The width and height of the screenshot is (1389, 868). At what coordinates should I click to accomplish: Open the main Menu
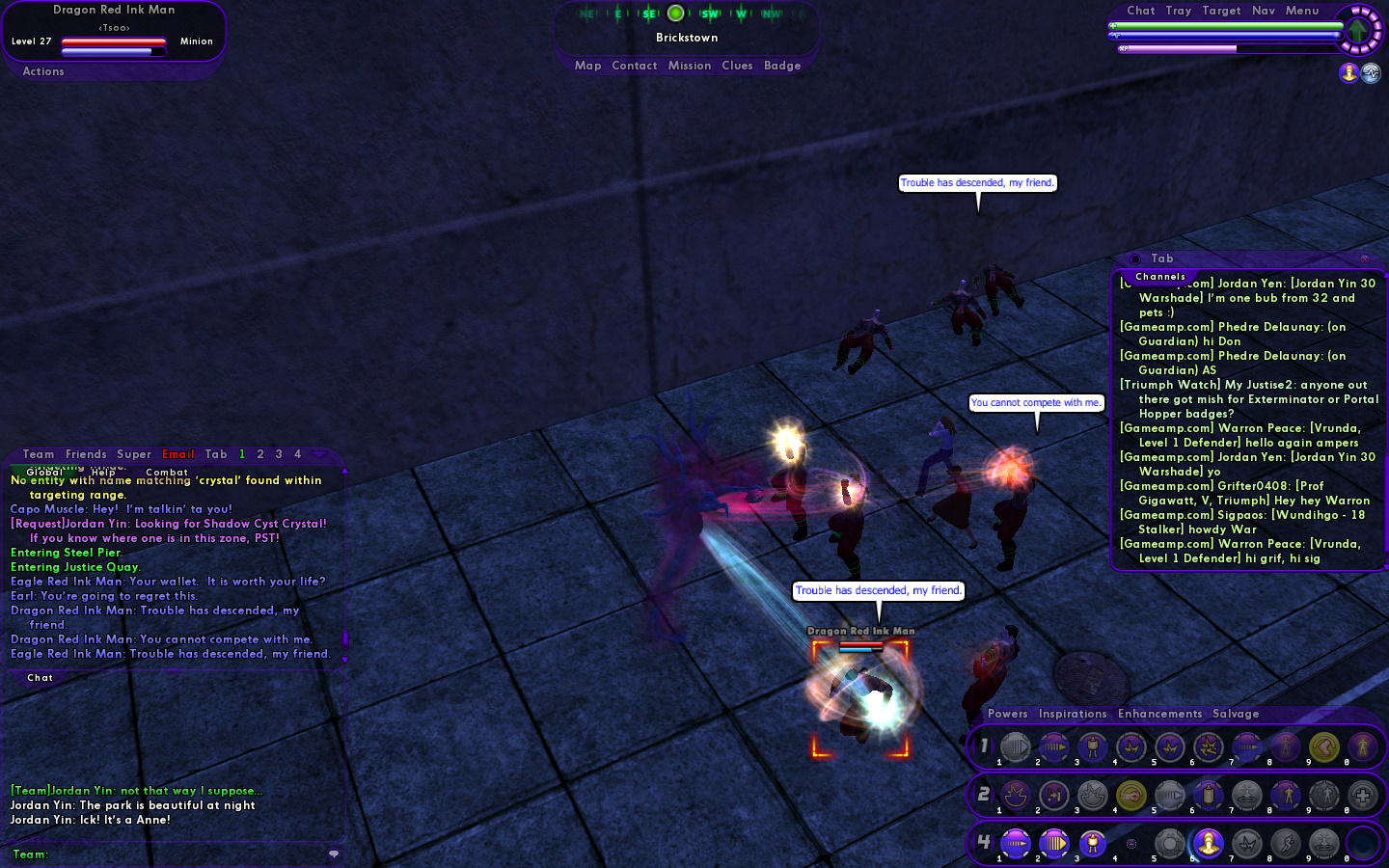(1302, 11)
